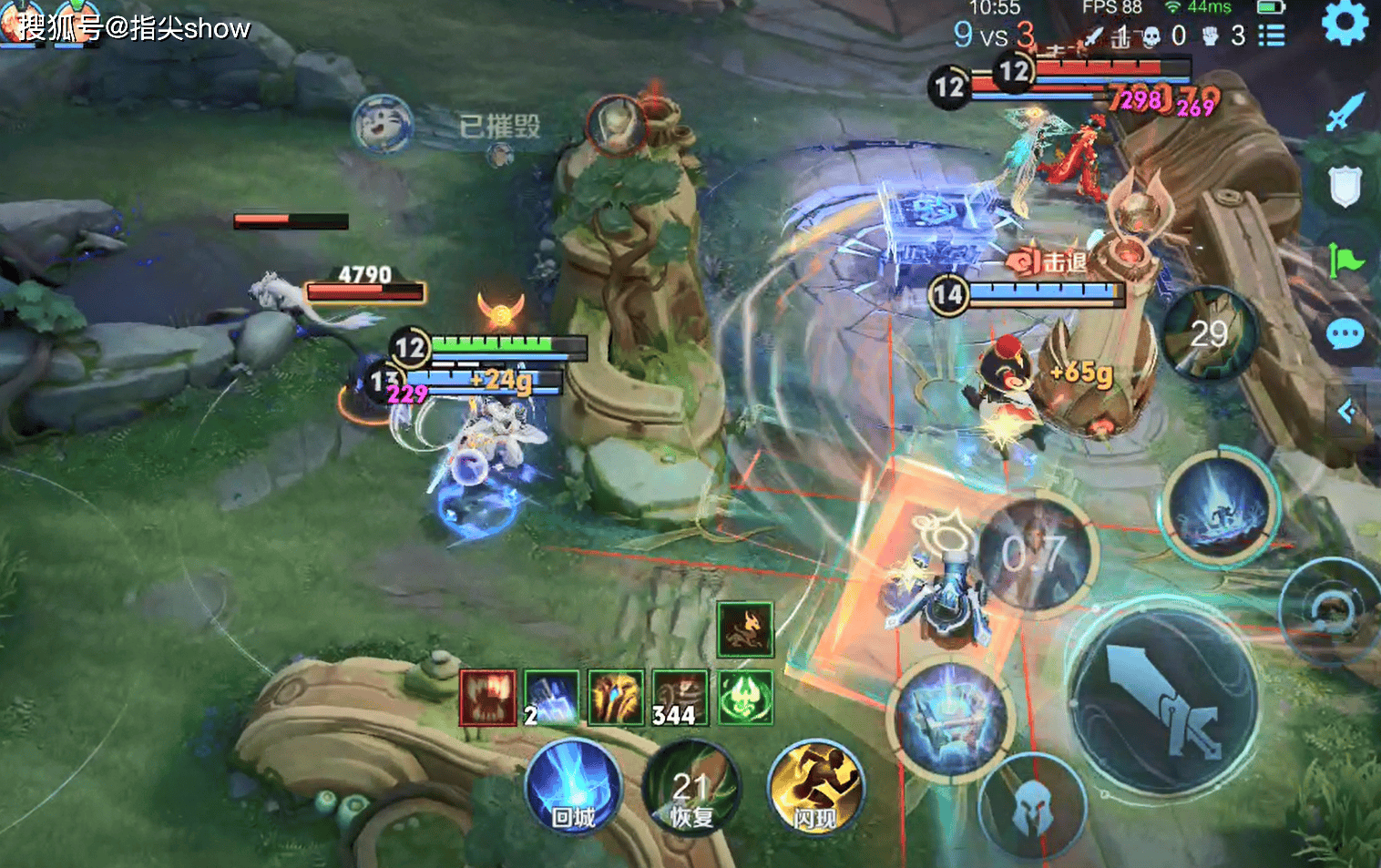Select the green flame item slot
The image size is (1381, 868).
(745, 698)
